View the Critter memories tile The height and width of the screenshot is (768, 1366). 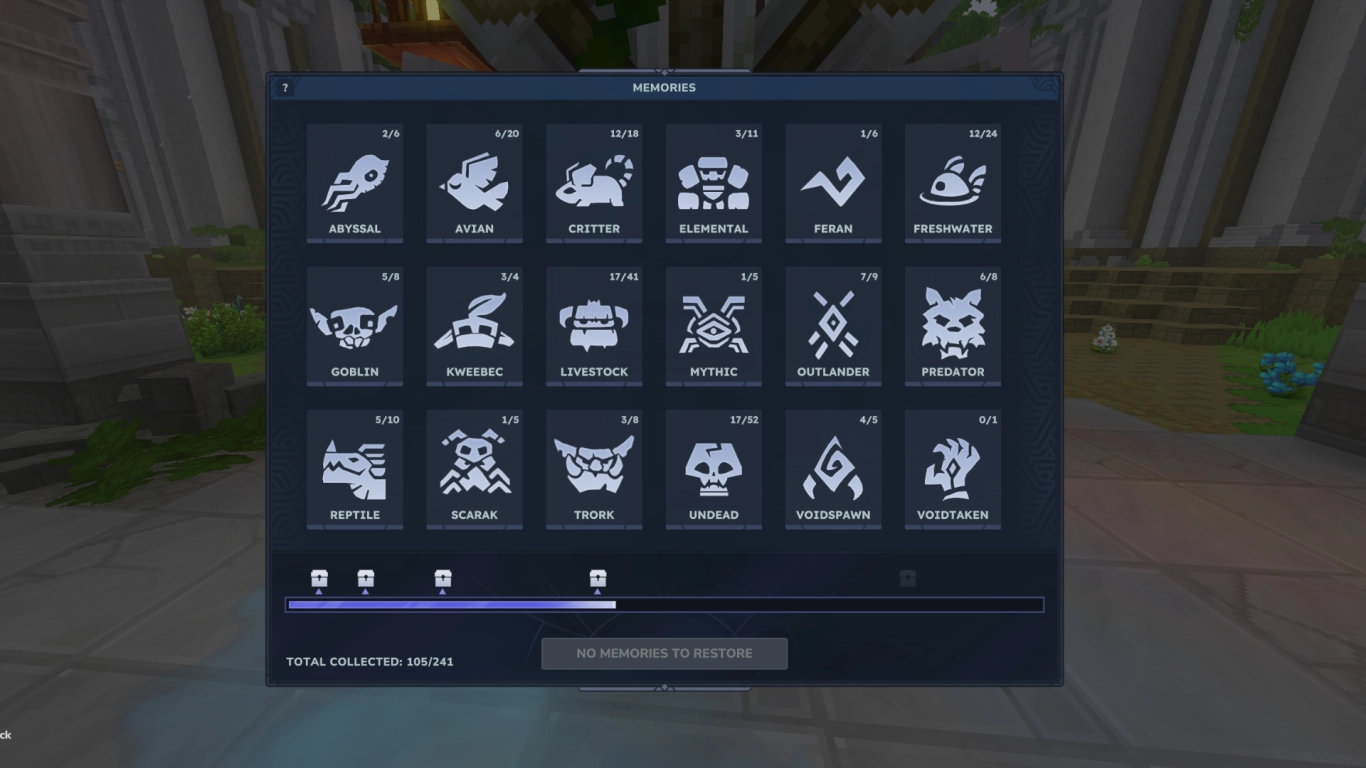tap(594, 183)
